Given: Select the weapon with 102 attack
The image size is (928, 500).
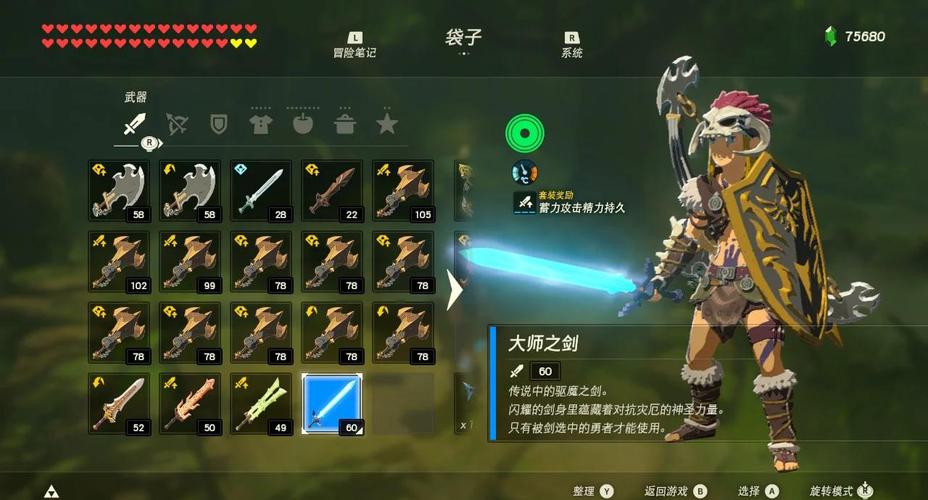Looking at the screenshot, I should point(119,261).
